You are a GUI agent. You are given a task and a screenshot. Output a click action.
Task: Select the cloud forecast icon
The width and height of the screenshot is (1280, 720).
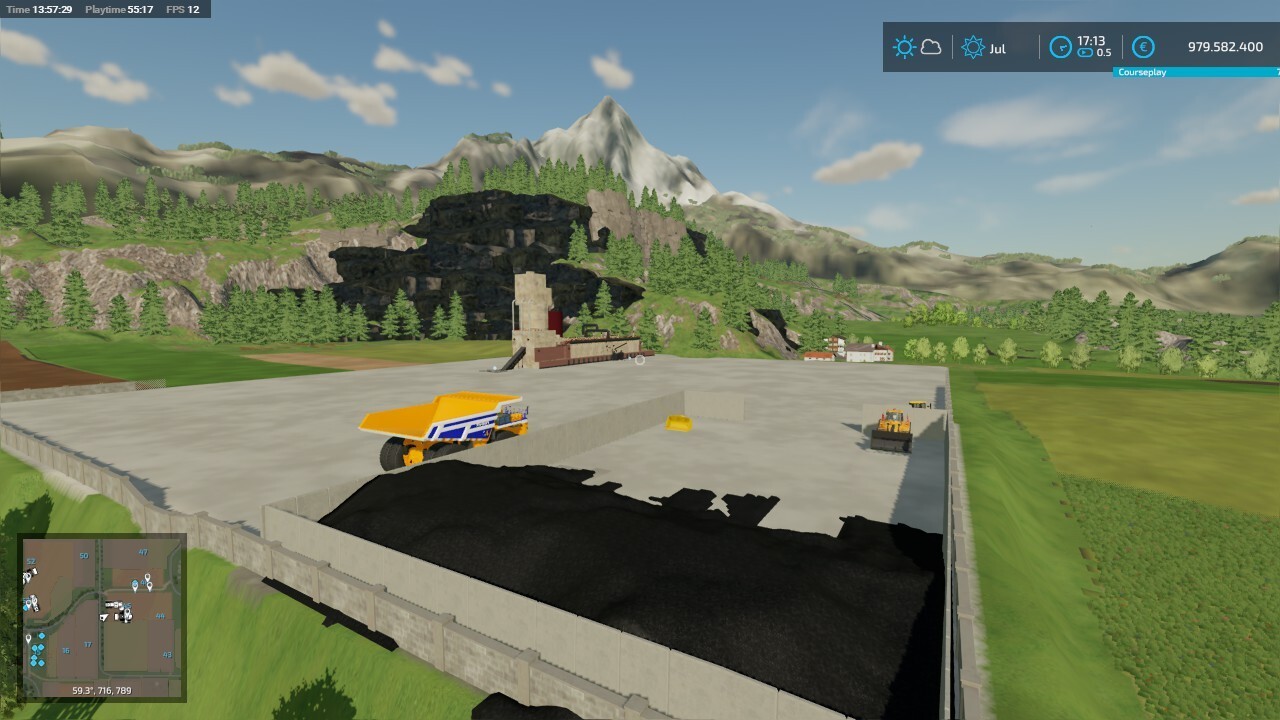point(931,47)
